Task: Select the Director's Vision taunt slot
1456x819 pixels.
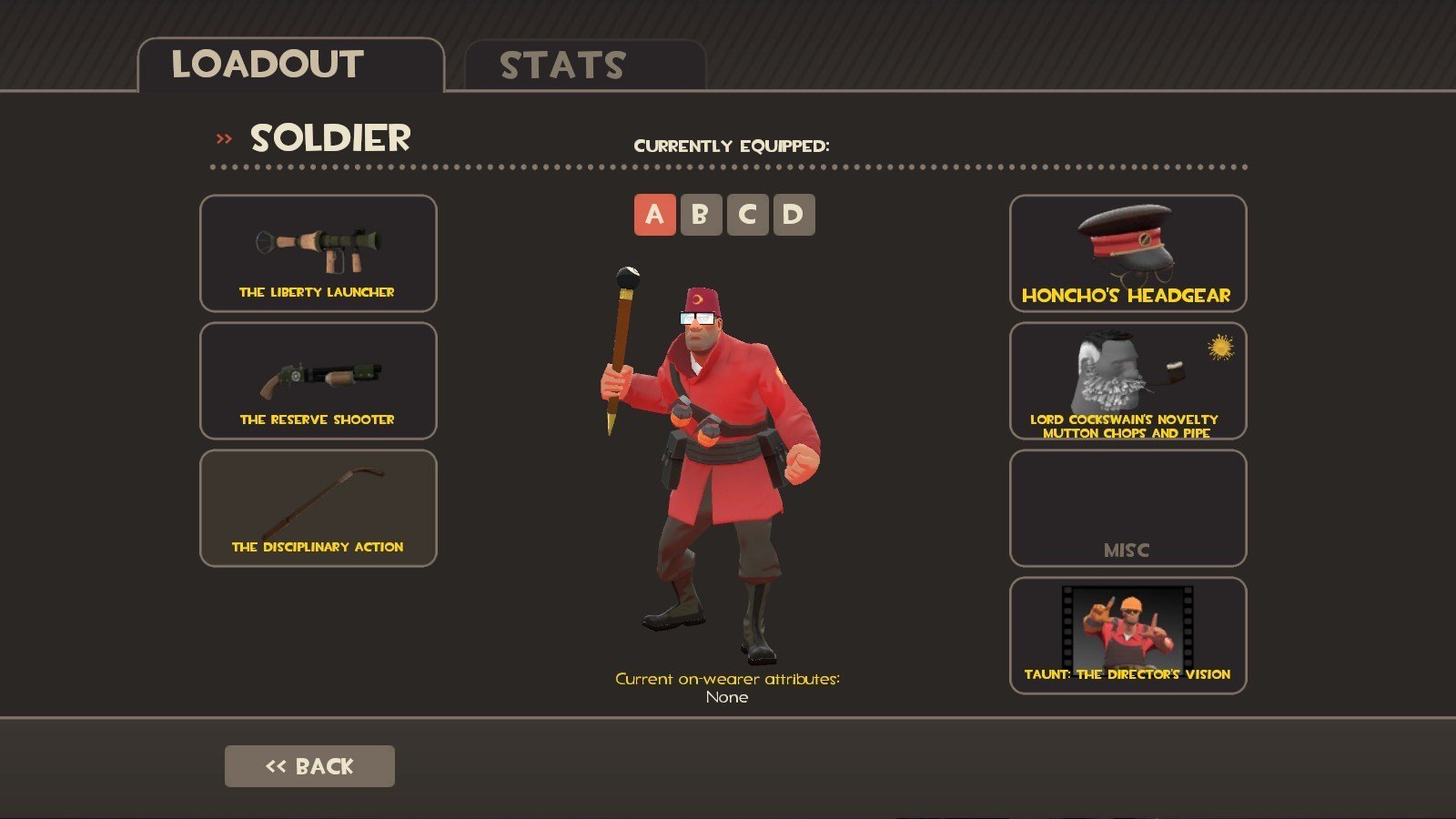Action: (1127, 635)
